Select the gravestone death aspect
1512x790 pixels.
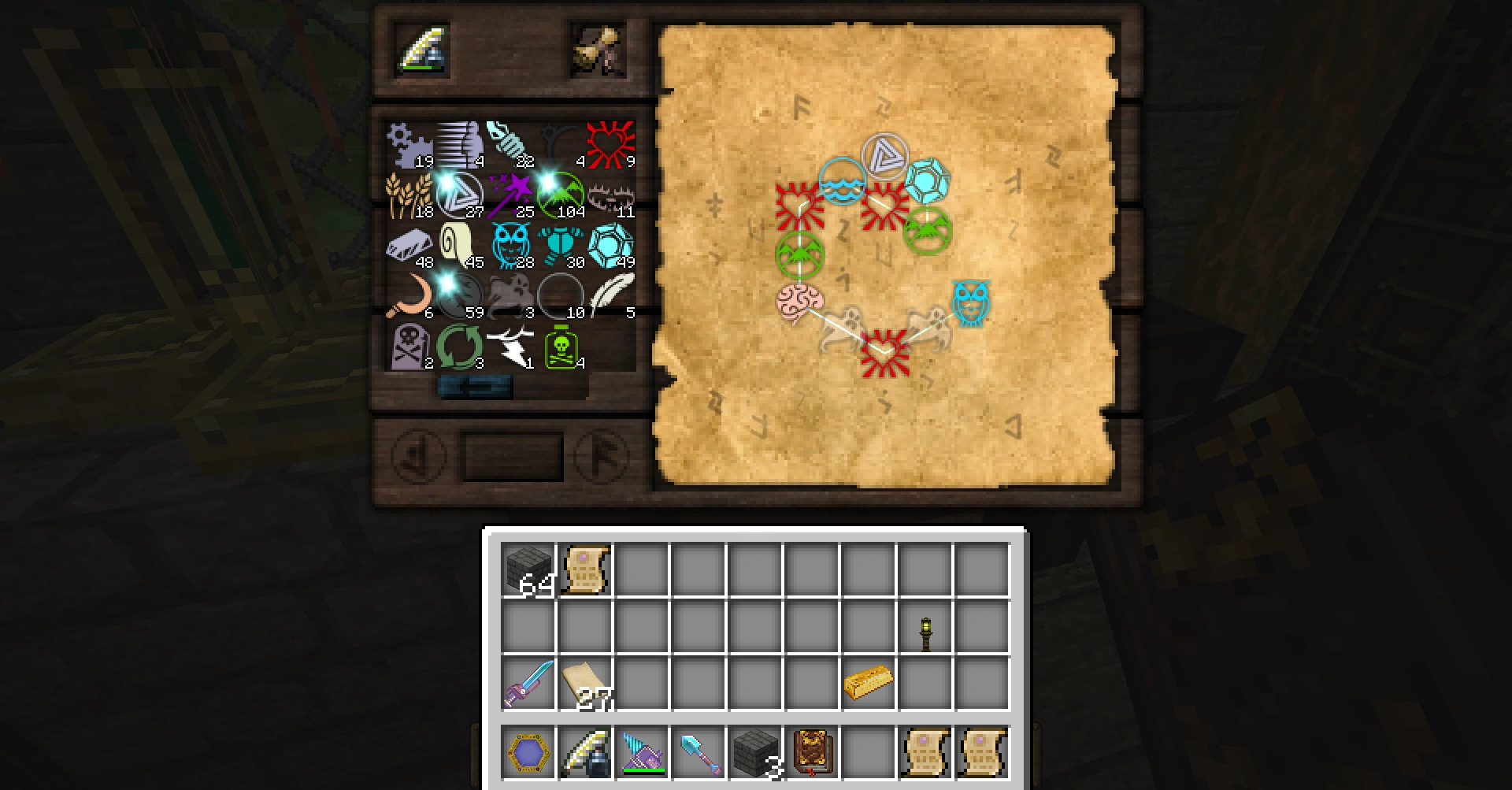[x=409, y=347]
